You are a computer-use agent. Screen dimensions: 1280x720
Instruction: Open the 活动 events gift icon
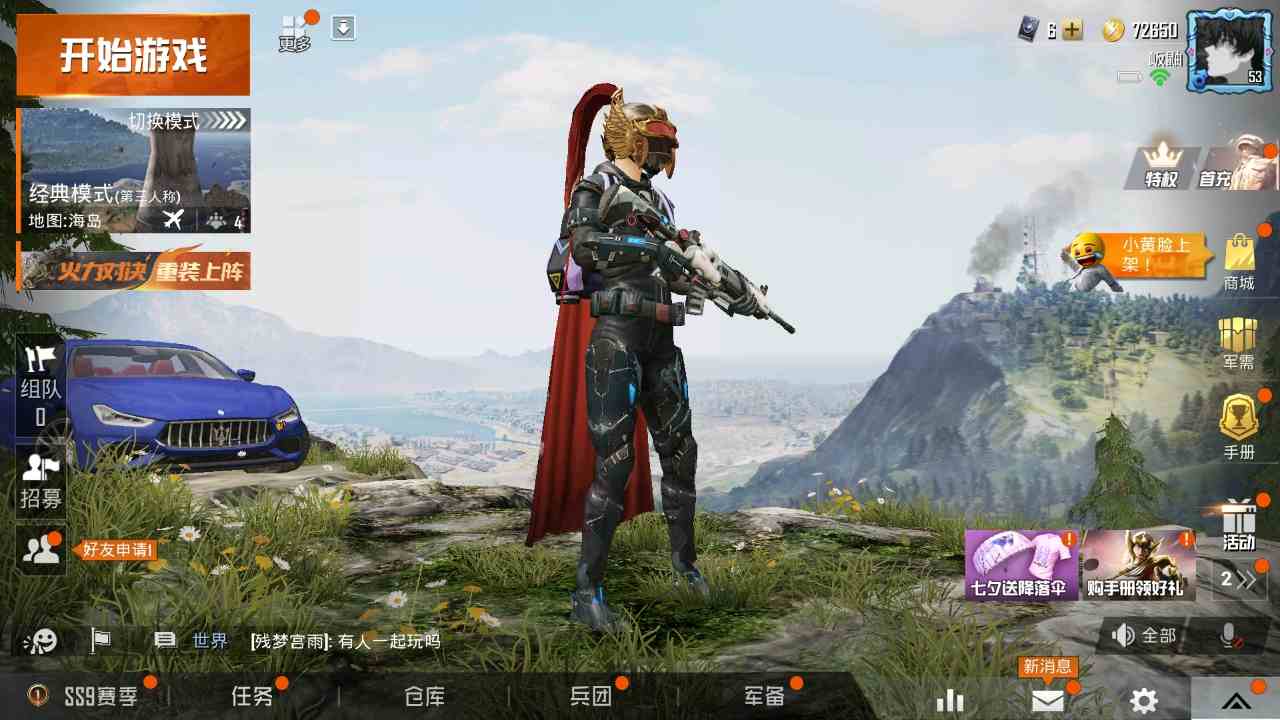(1240, 530)
